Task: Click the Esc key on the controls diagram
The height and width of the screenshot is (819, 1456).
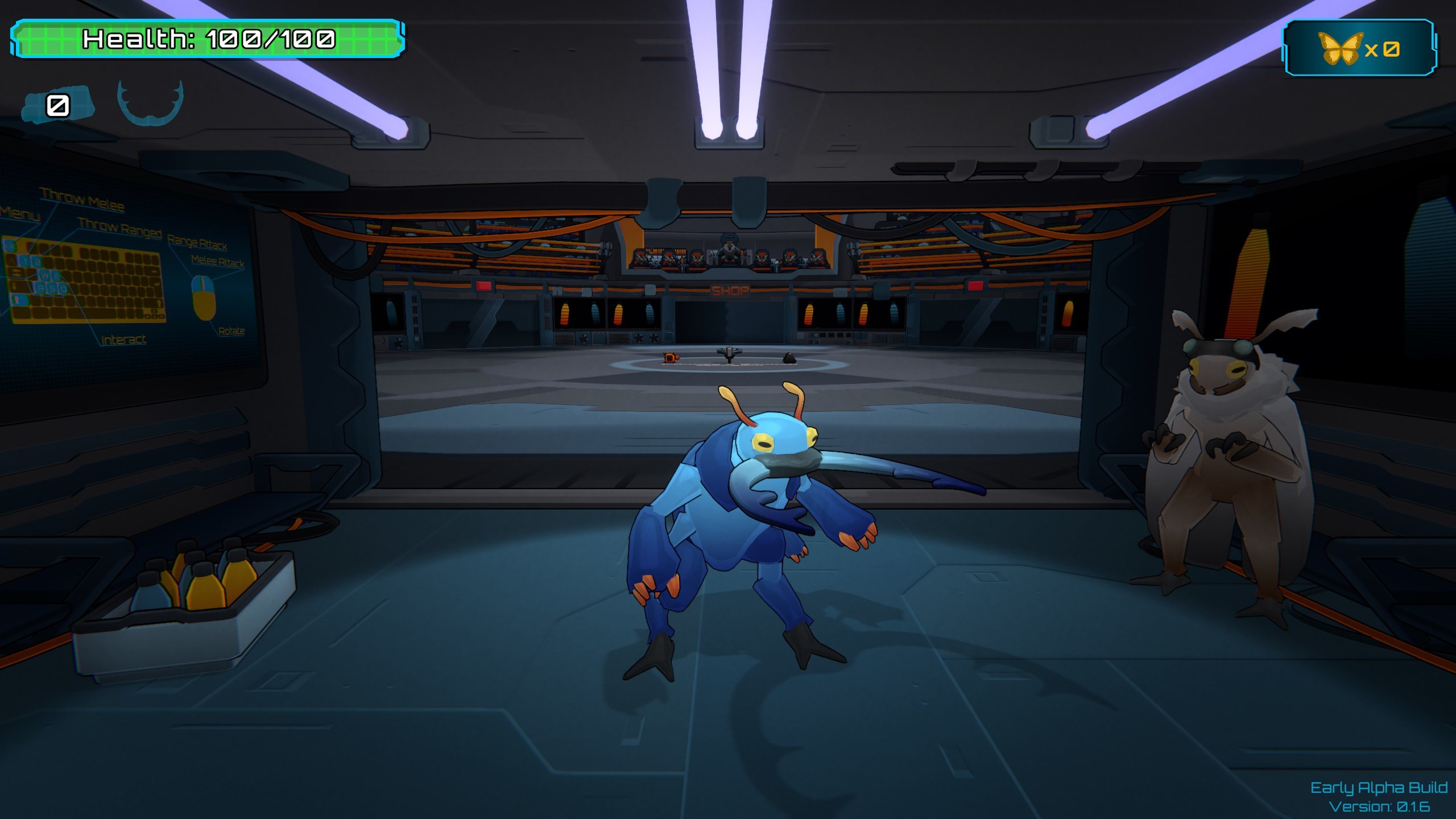Action: coord(10,245)
